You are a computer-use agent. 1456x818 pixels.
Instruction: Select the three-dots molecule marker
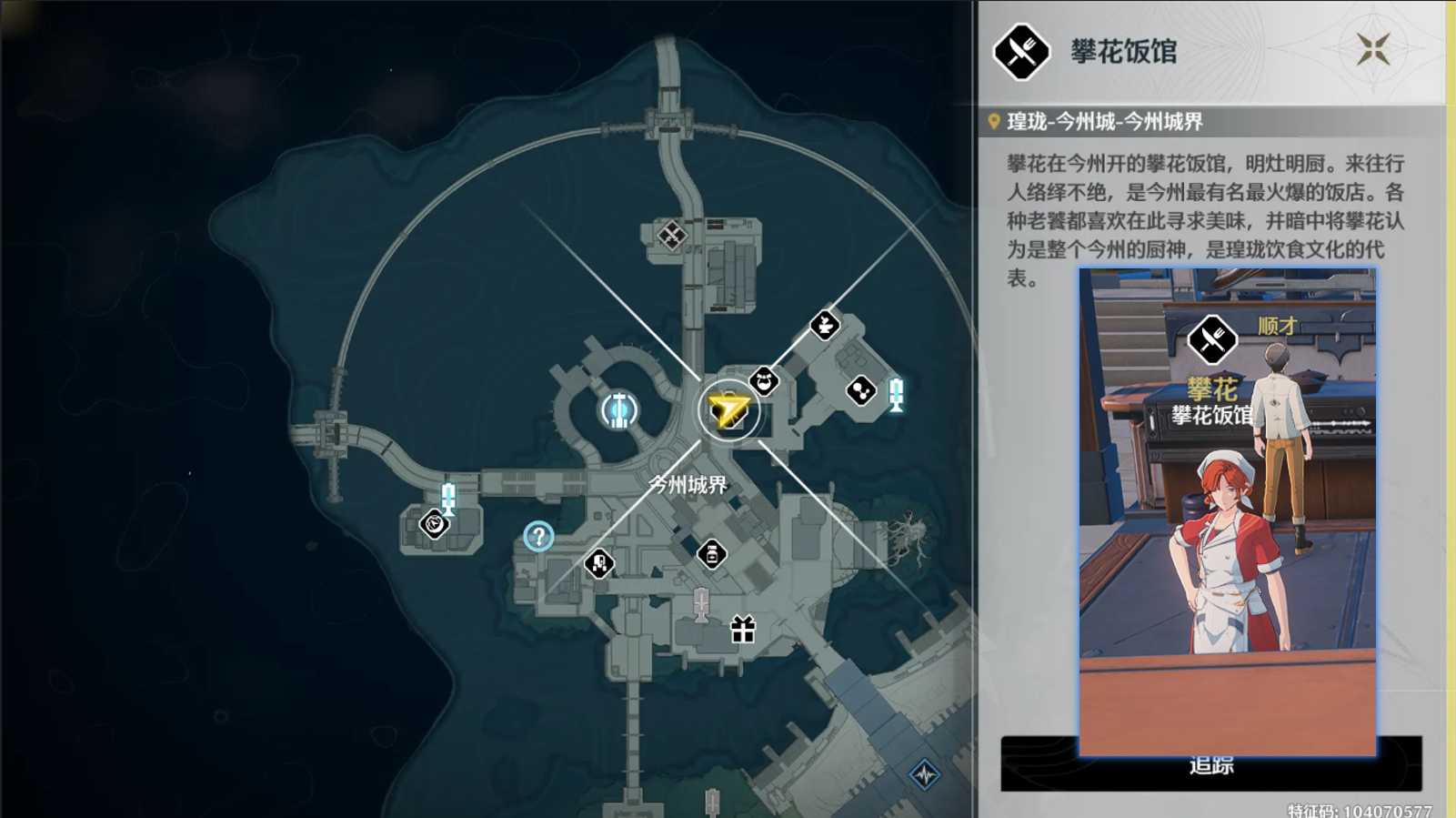[860, 391]
